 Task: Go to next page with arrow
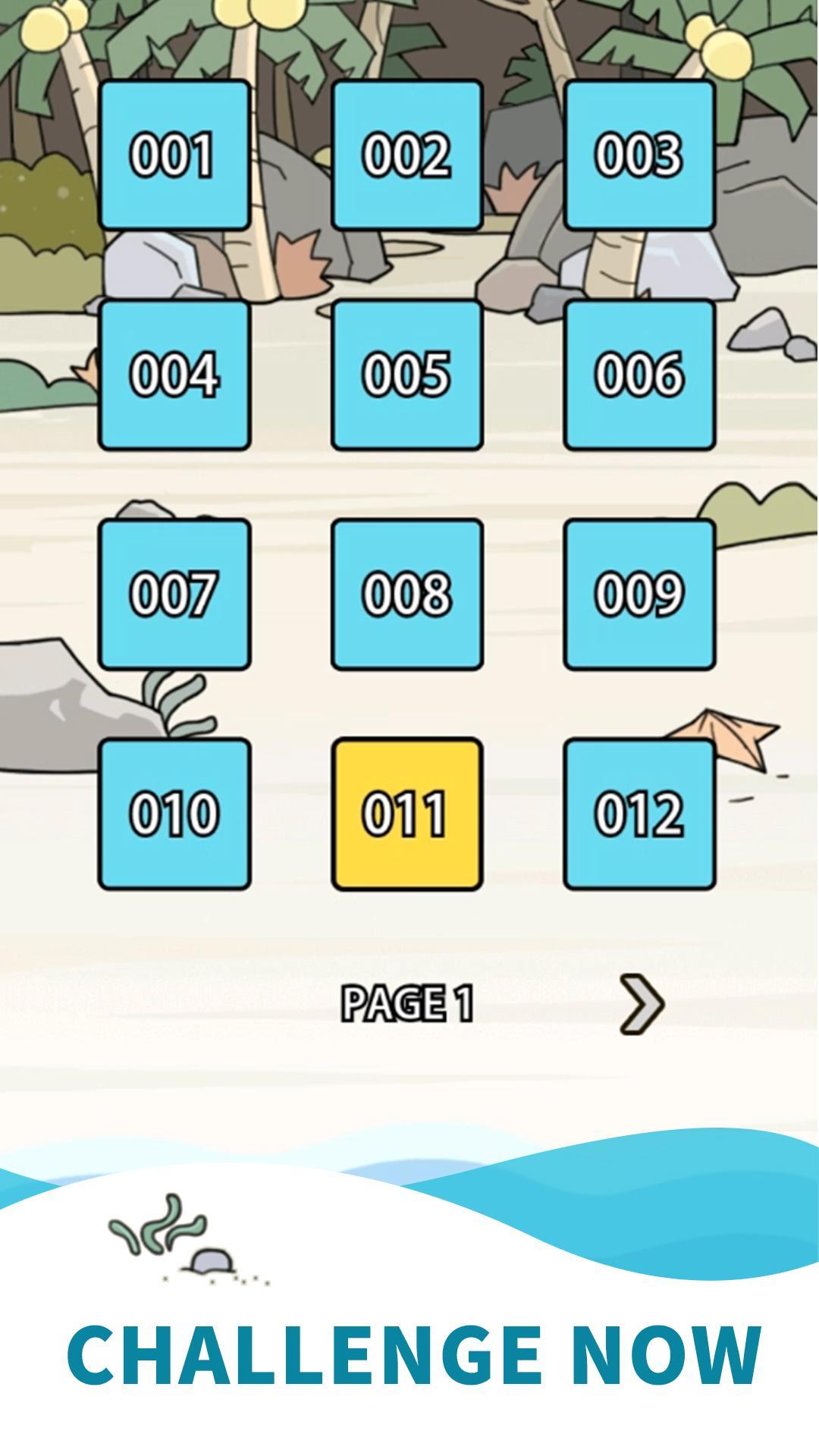pyautogui.click(x=642, y=1004)
